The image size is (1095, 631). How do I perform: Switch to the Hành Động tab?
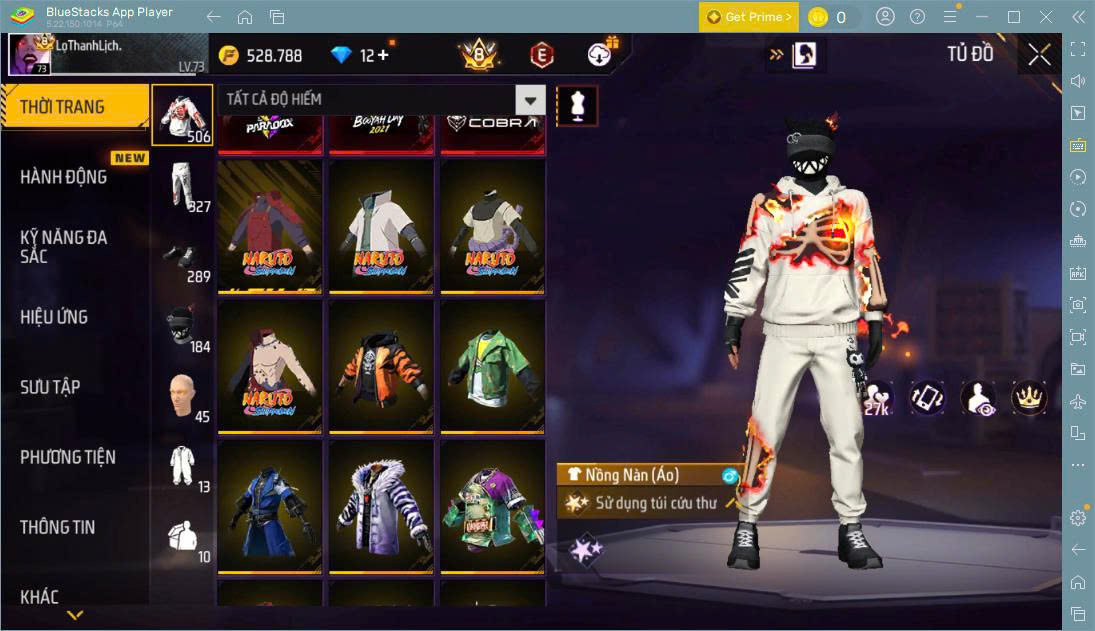64,177
